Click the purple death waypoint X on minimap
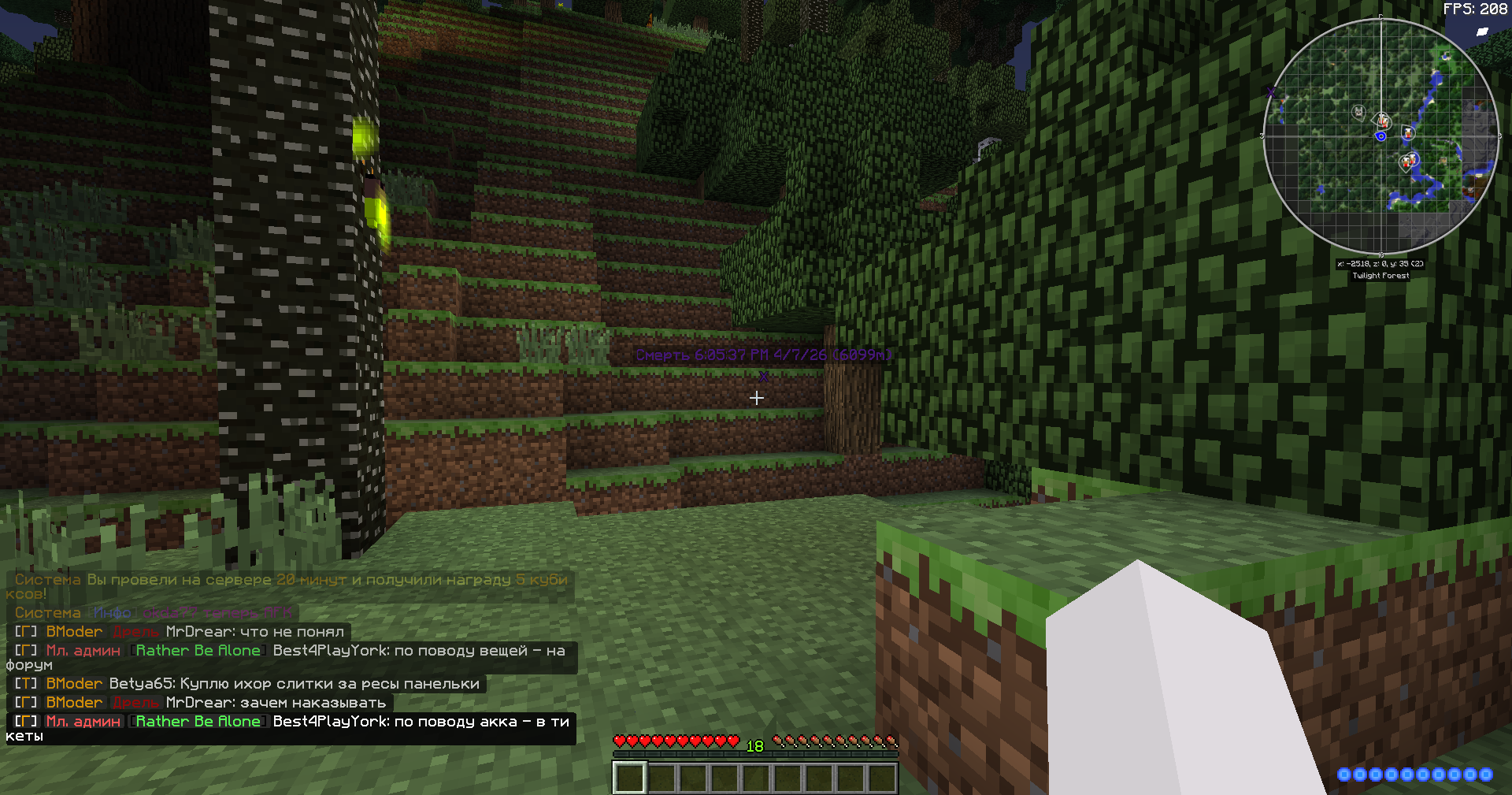 pyautogui.click(x=1270, y=93)
